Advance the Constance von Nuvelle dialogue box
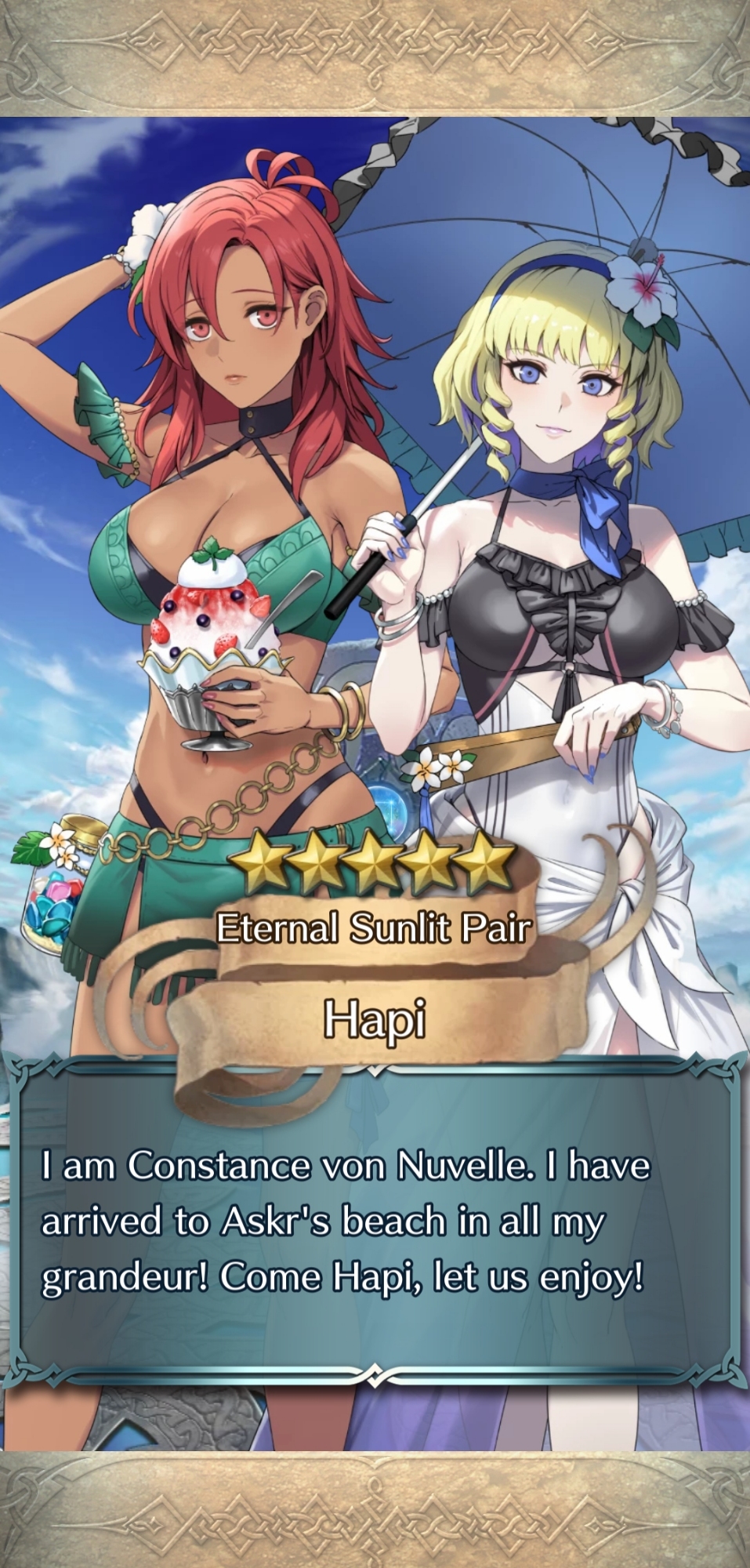750x1568 pixels. point(375,1223)
